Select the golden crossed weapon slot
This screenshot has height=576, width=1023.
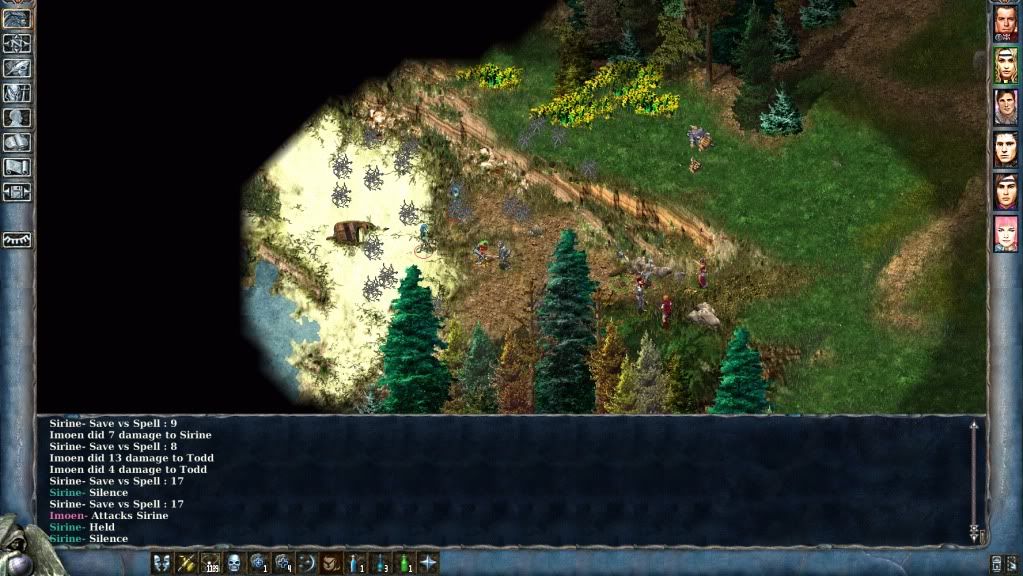(x=186, y=562)
